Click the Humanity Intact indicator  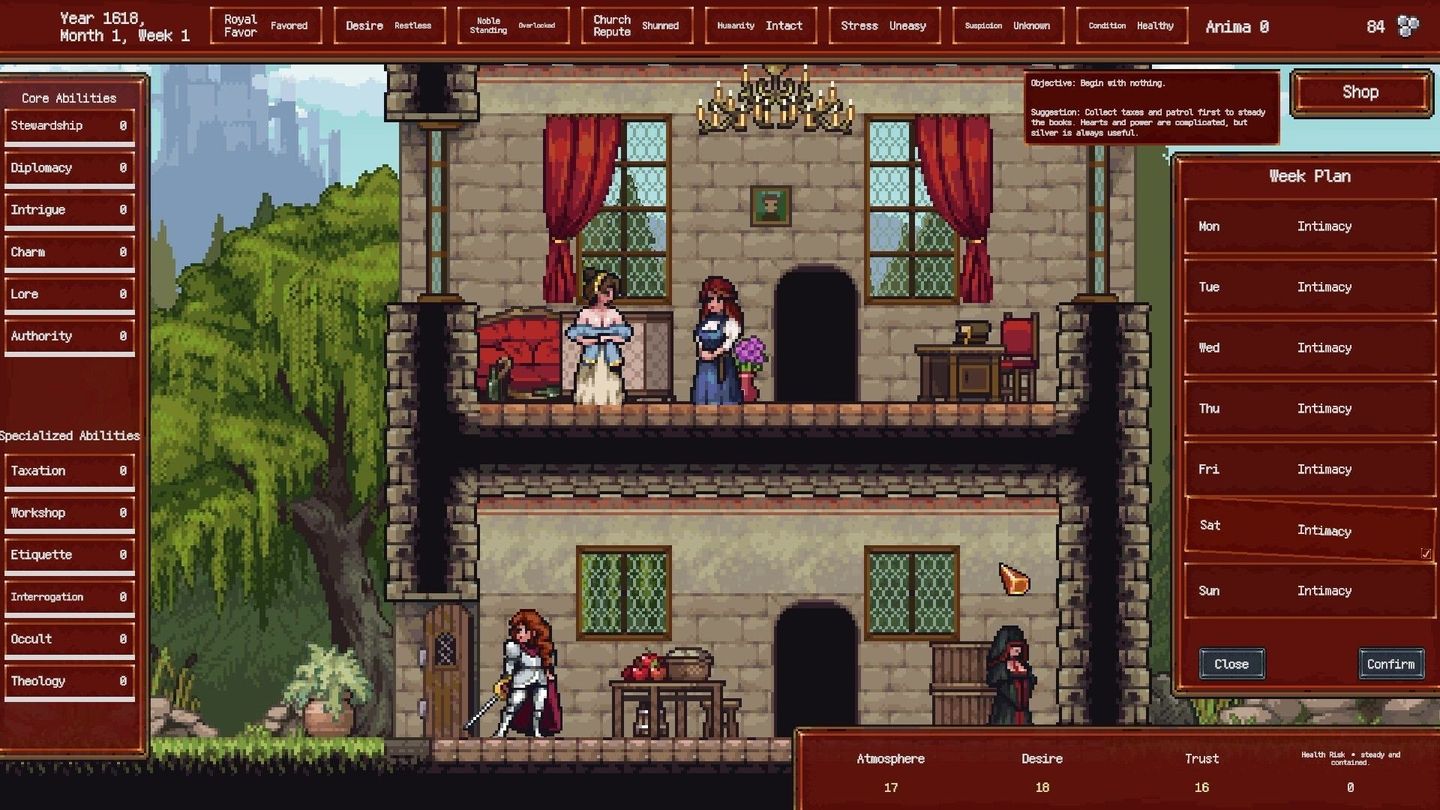click(760, 25)
